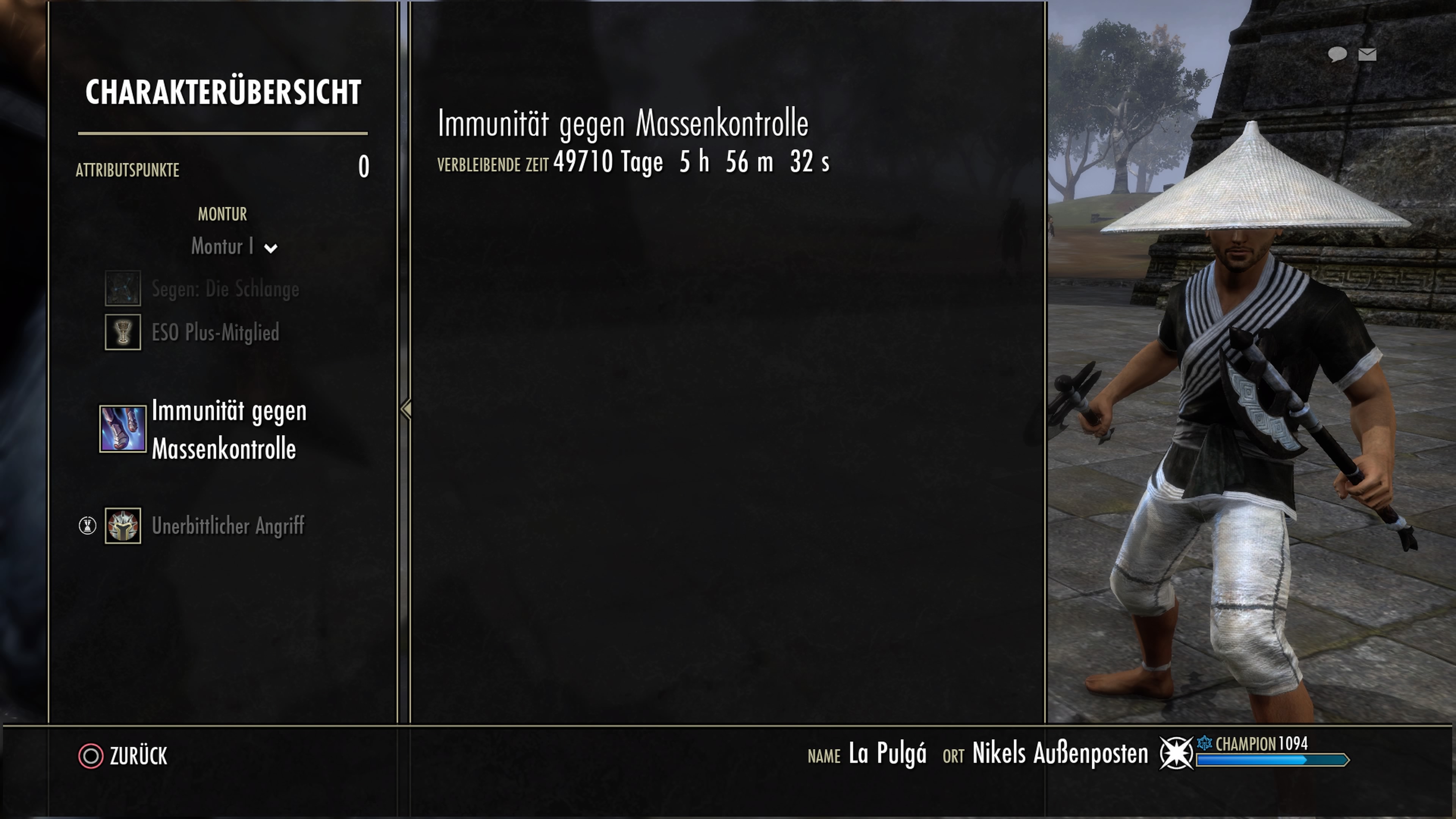Image resolution: width=1456 pixels, height=819 pixels.
Task: Select the Segen: Die Schlange buff entry
Action: click(224, 289)
